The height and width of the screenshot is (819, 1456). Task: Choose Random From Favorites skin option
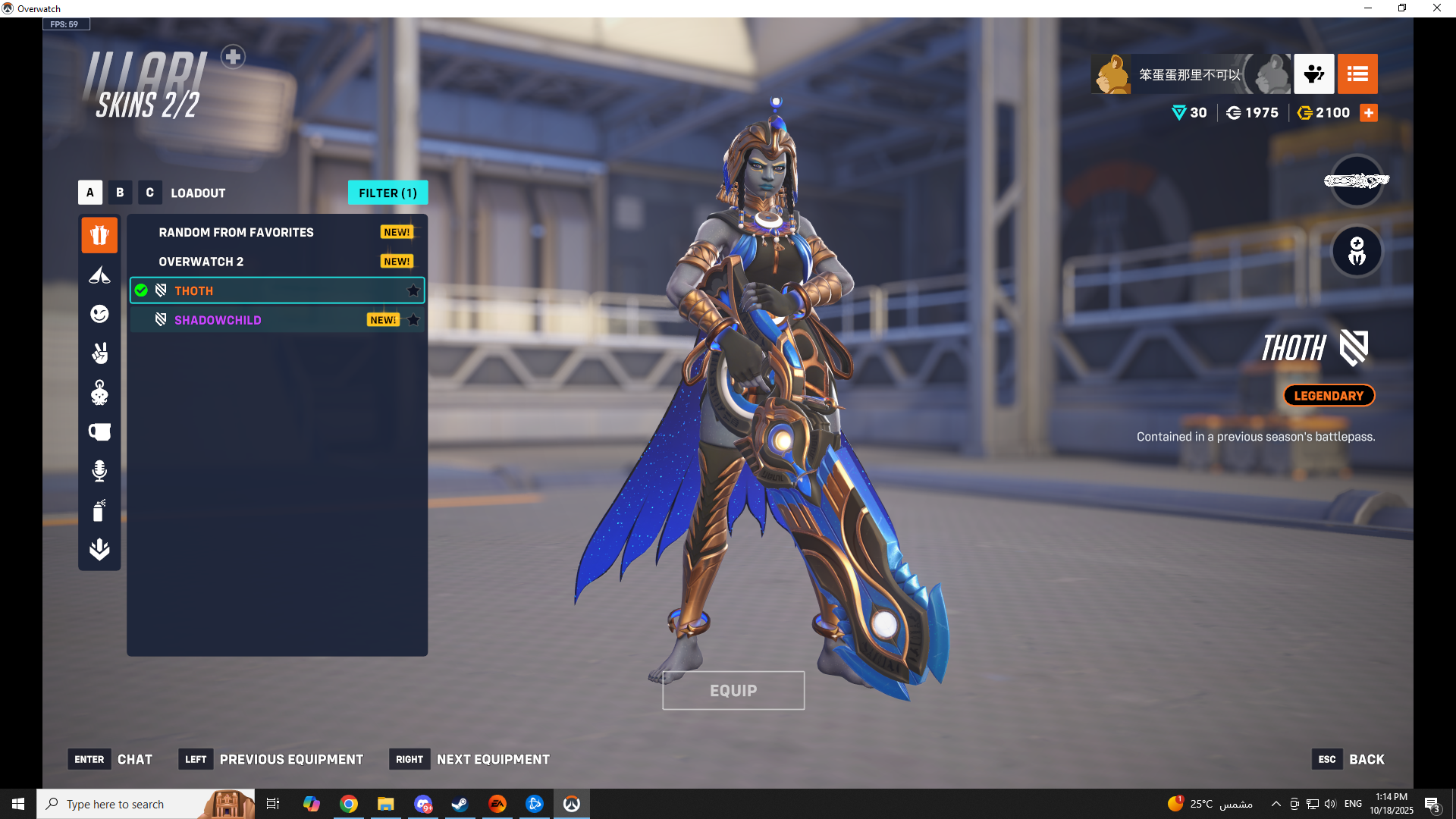pos(236,232)
